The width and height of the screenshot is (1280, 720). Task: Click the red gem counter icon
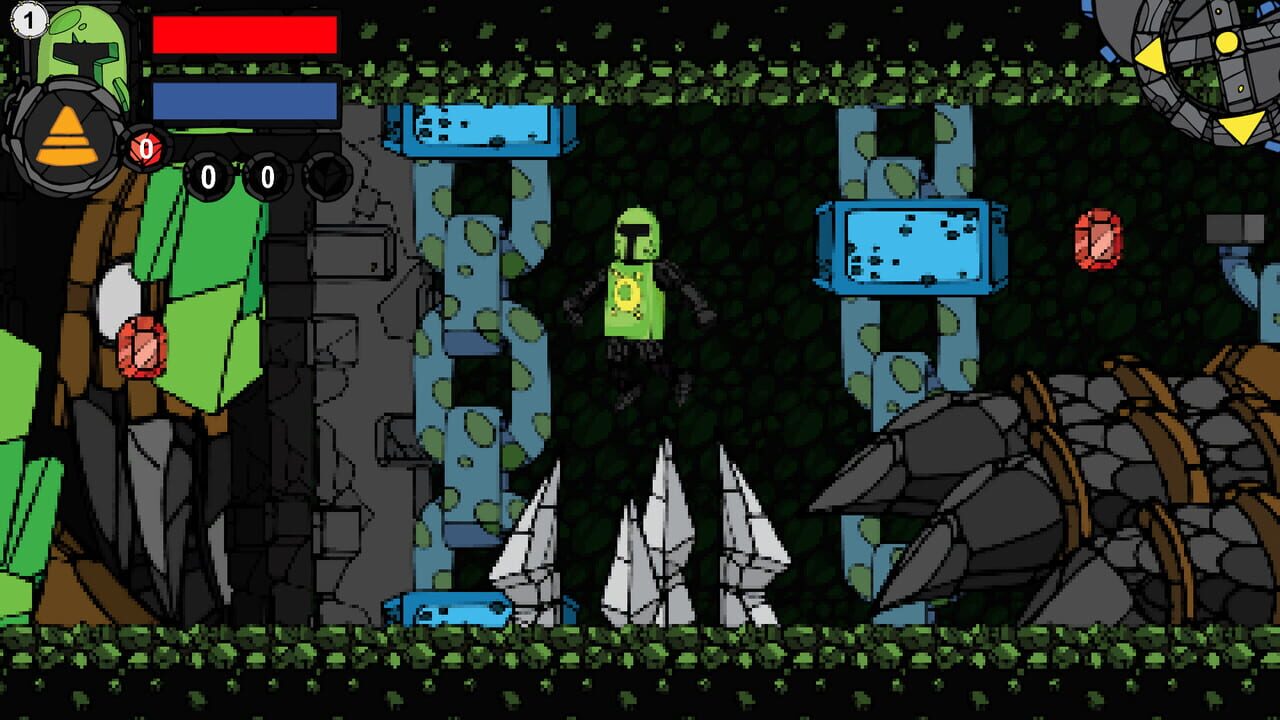click(x=147, y=148)
